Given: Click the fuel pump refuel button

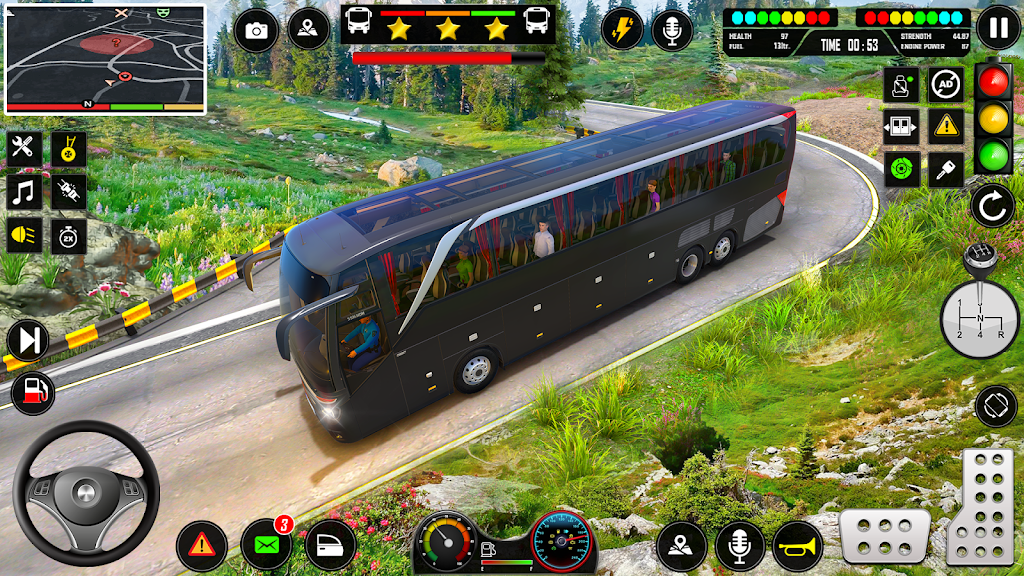Looking at the screenshot, I should click(x=33, y=392).
